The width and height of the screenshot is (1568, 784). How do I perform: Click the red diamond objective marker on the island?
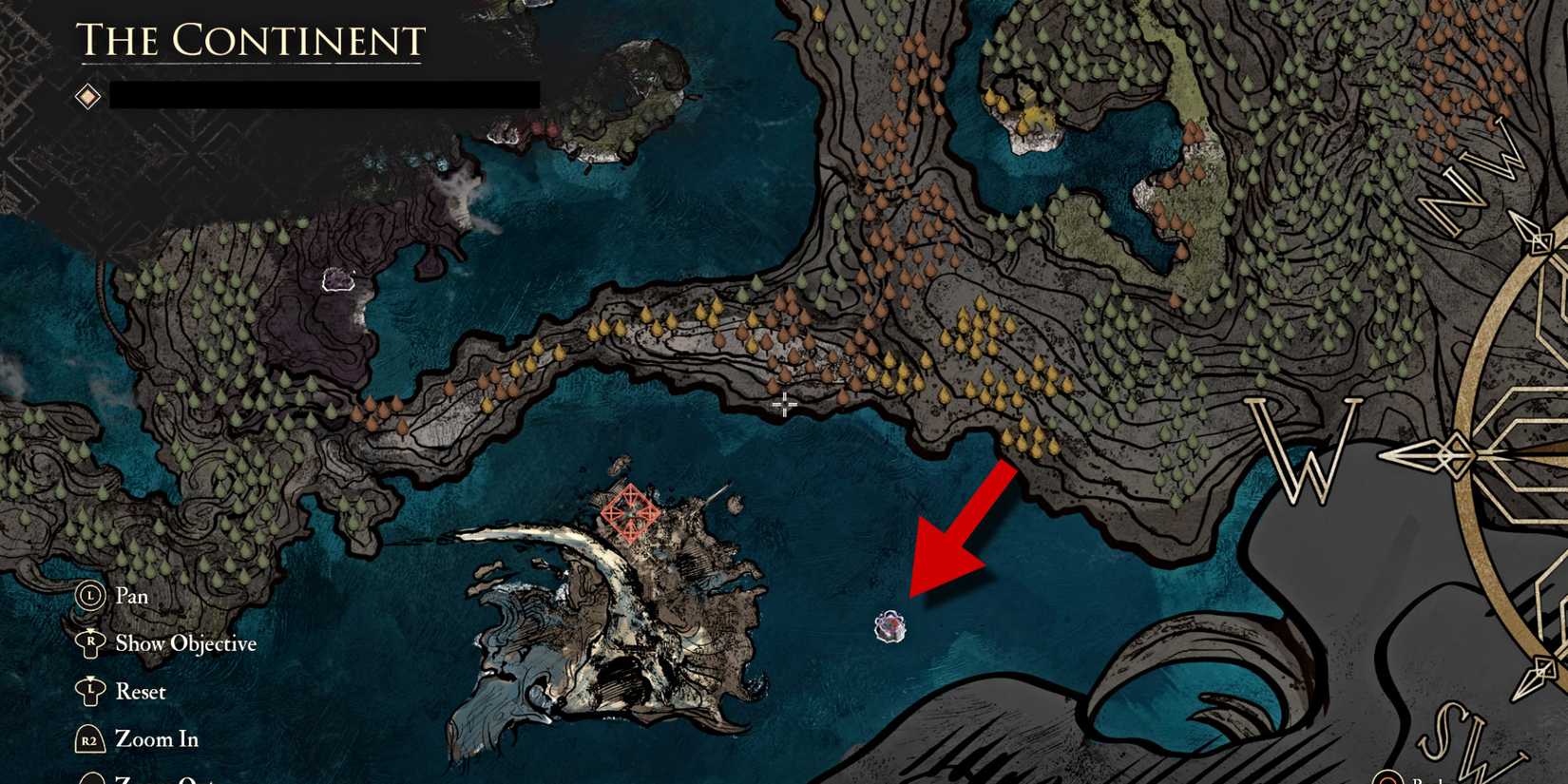(x=632, y=514)
